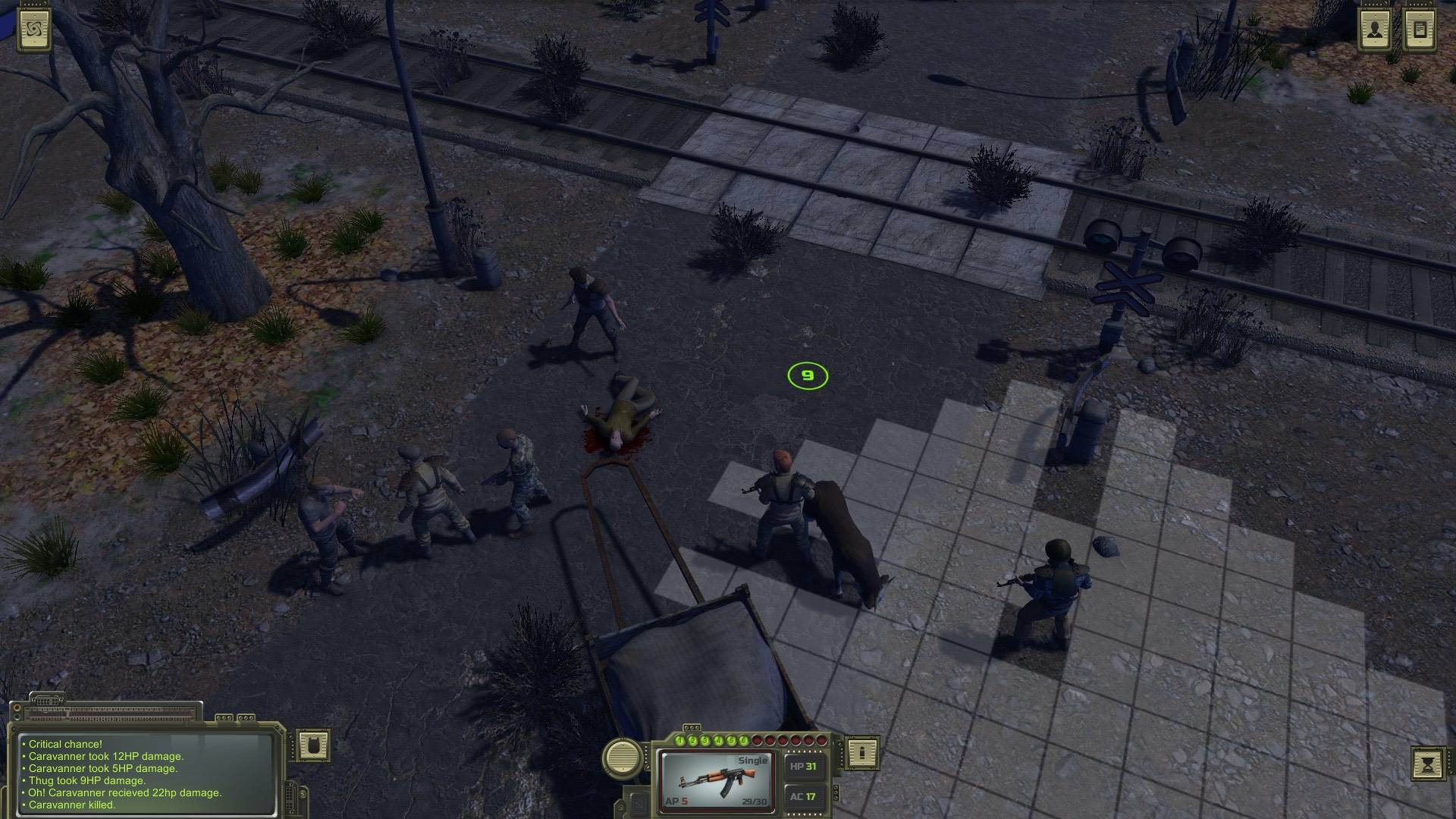This screenshot has height=819, width=1456.
Task: Open the journal notepad icon
Action: pos(1420,30)
